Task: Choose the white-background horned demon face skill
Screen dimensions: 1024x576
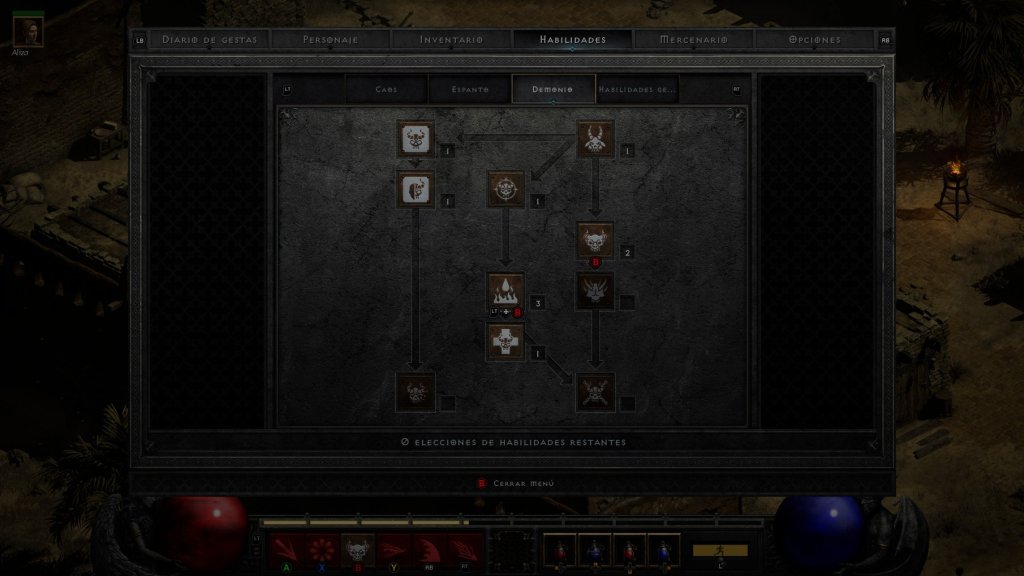Action: click(415, 140)
